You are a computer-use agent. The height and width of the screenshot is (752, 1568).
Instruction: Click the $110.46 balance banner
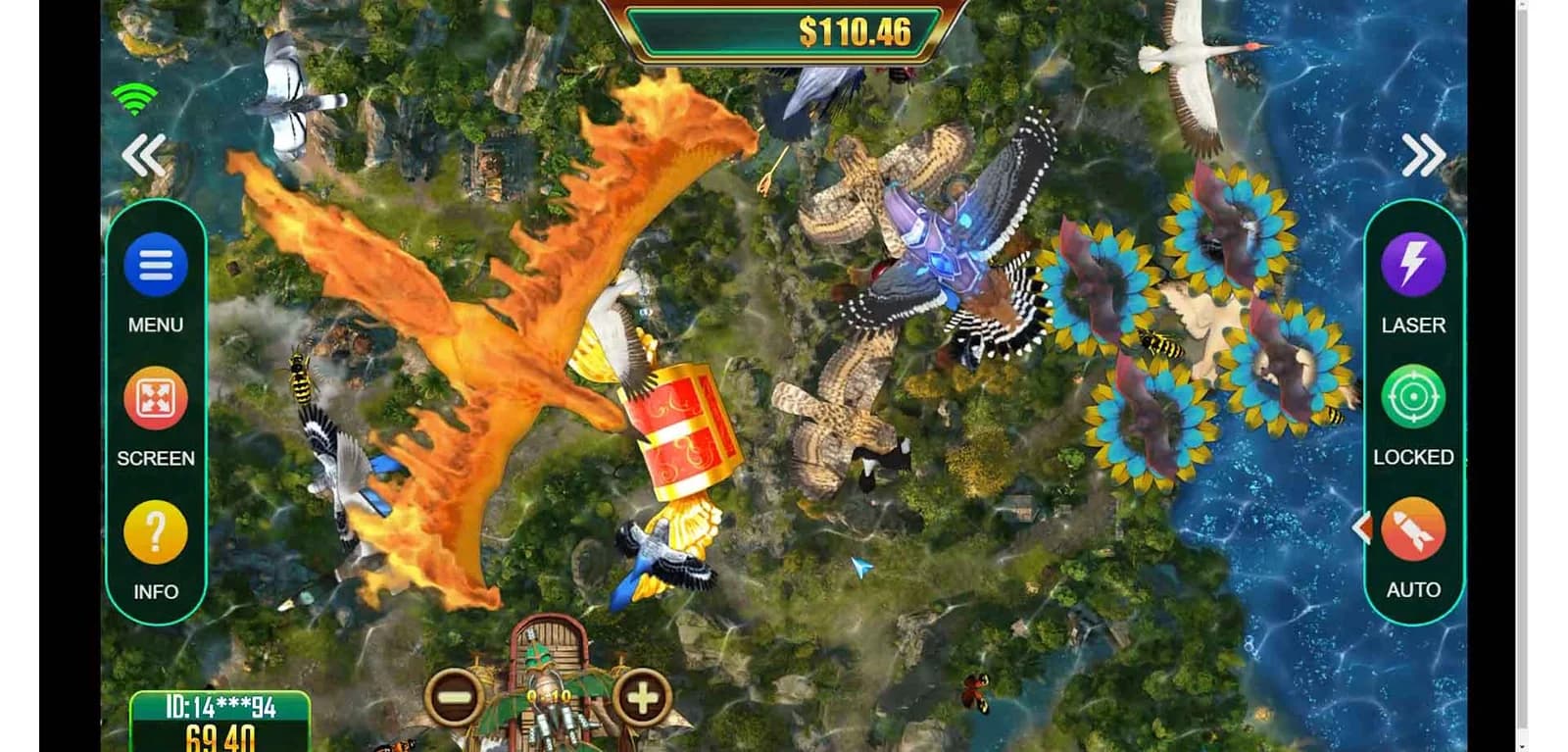click(x=784, y=30)
